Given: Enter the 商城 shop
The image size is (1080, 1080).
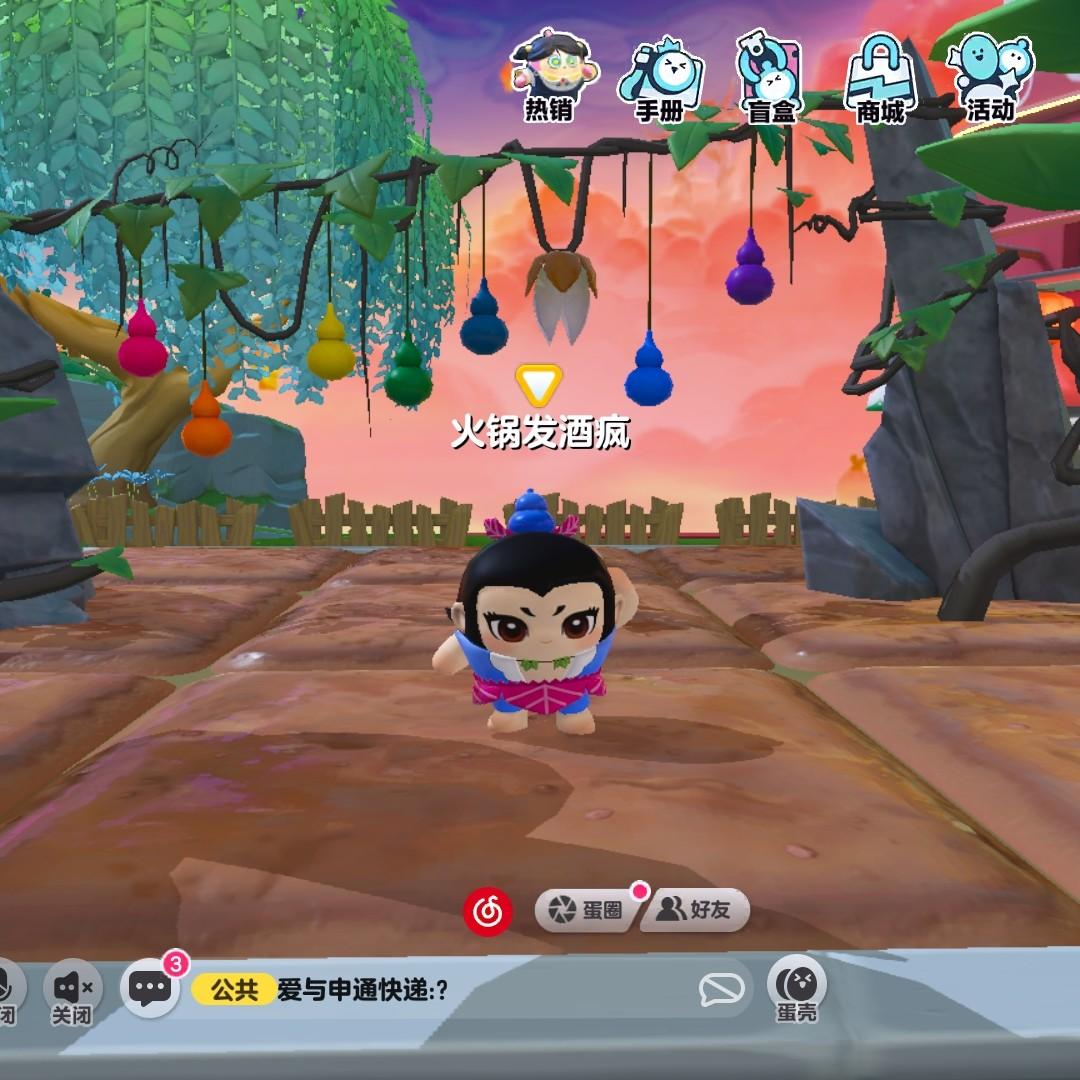Looking at the screenshot, I should coord(880,78).
